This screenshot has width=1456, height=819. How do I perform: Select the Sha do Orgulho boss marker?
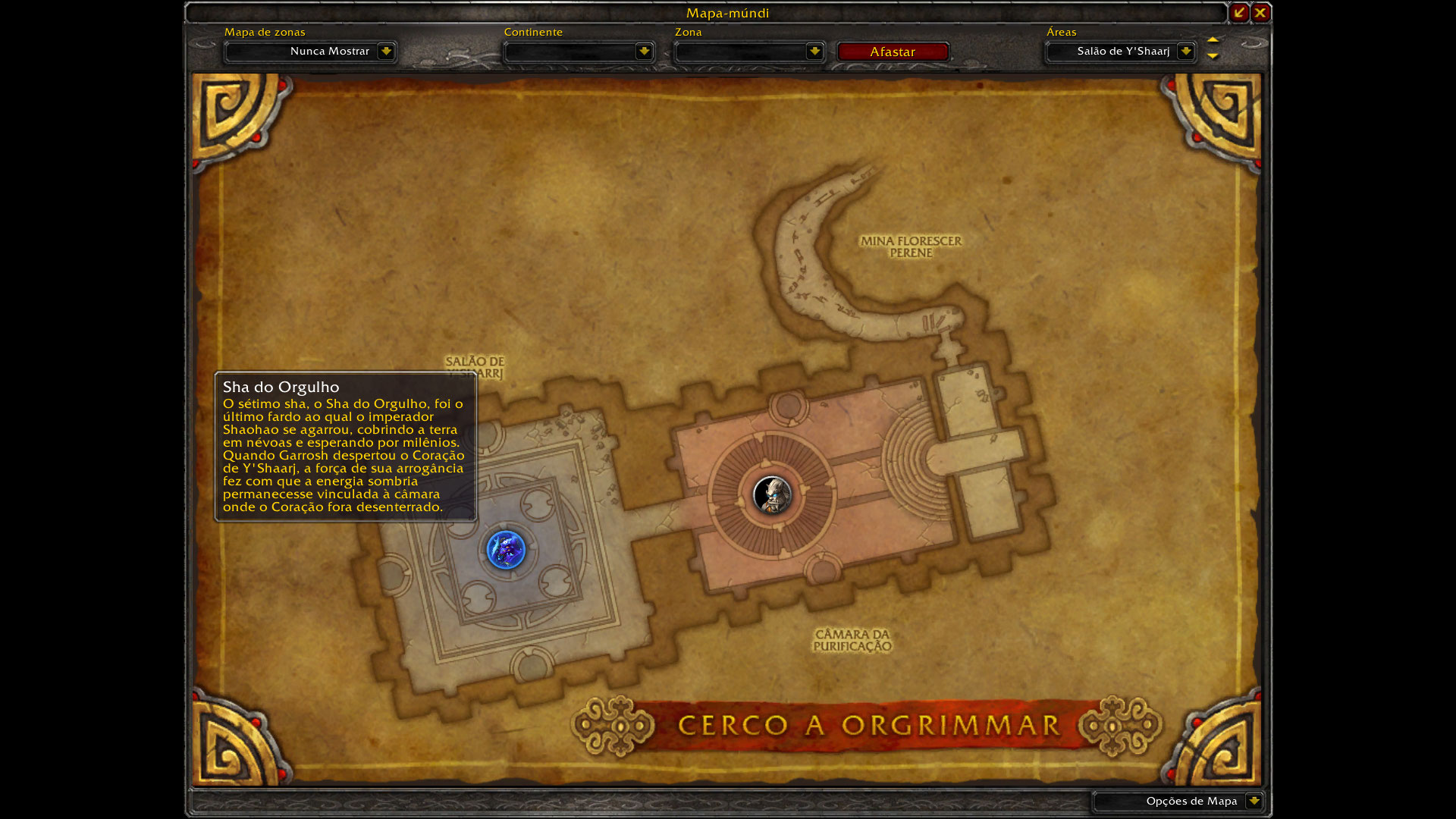pyautogui.click(x=506, y=550)
